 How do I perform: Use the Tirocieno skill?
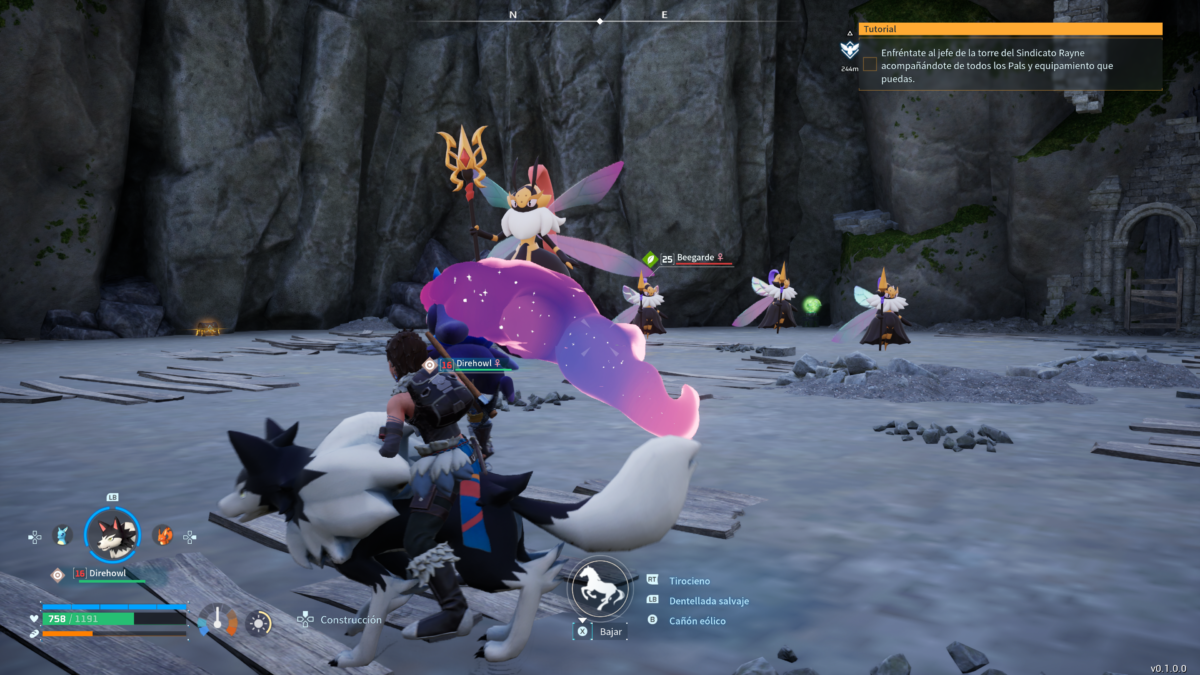tap(689, 580)
